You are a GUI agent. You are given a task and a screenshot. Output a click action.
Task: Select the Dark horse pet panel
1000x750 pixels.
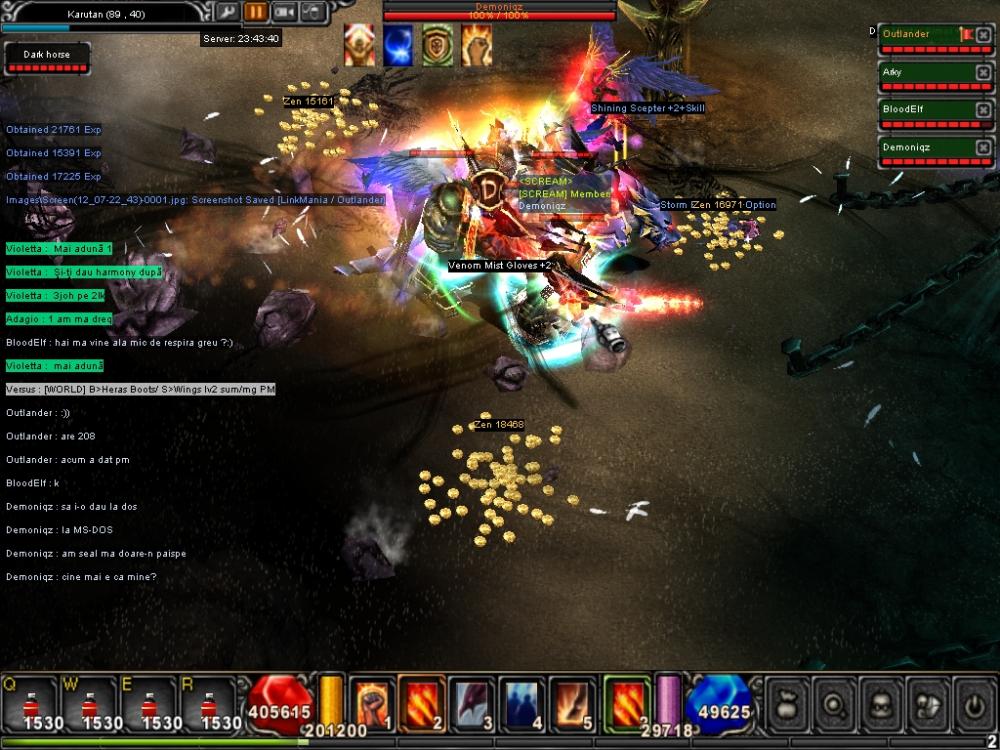(x=46, y=58)
